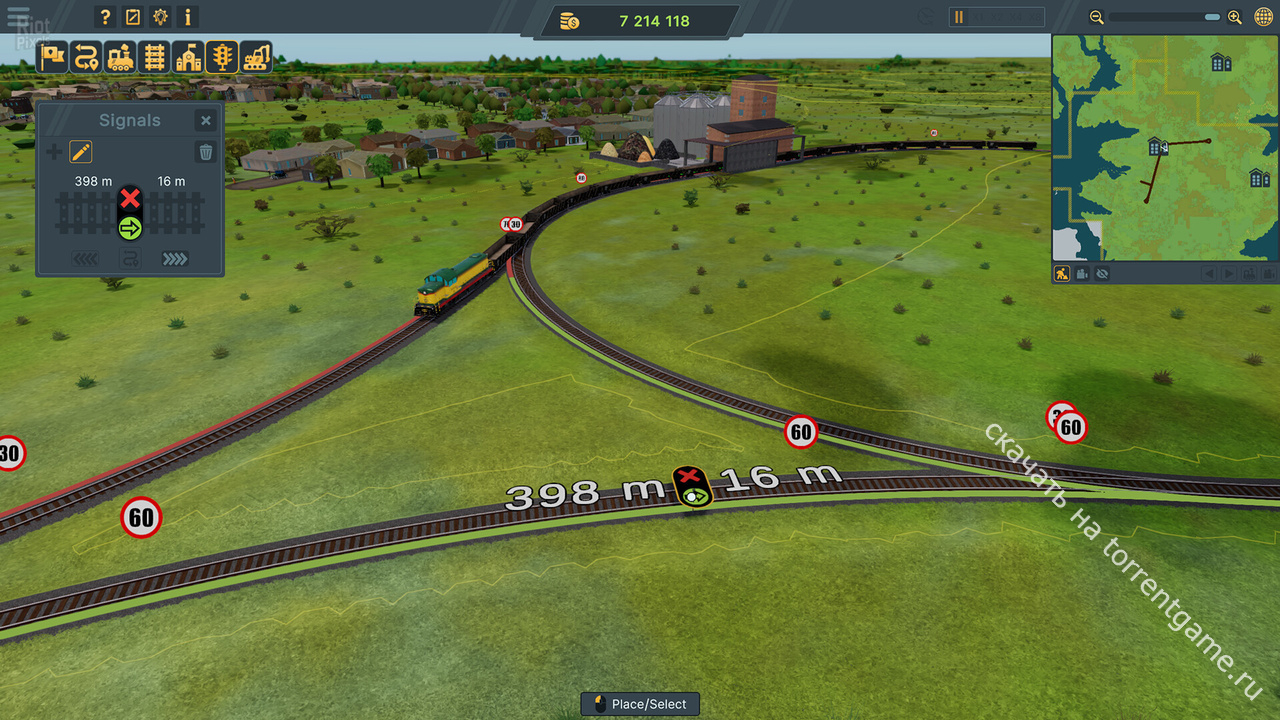Click the lightbulb gear hints icon
The width and height of the screenshot is (1280, 720).
160,17
